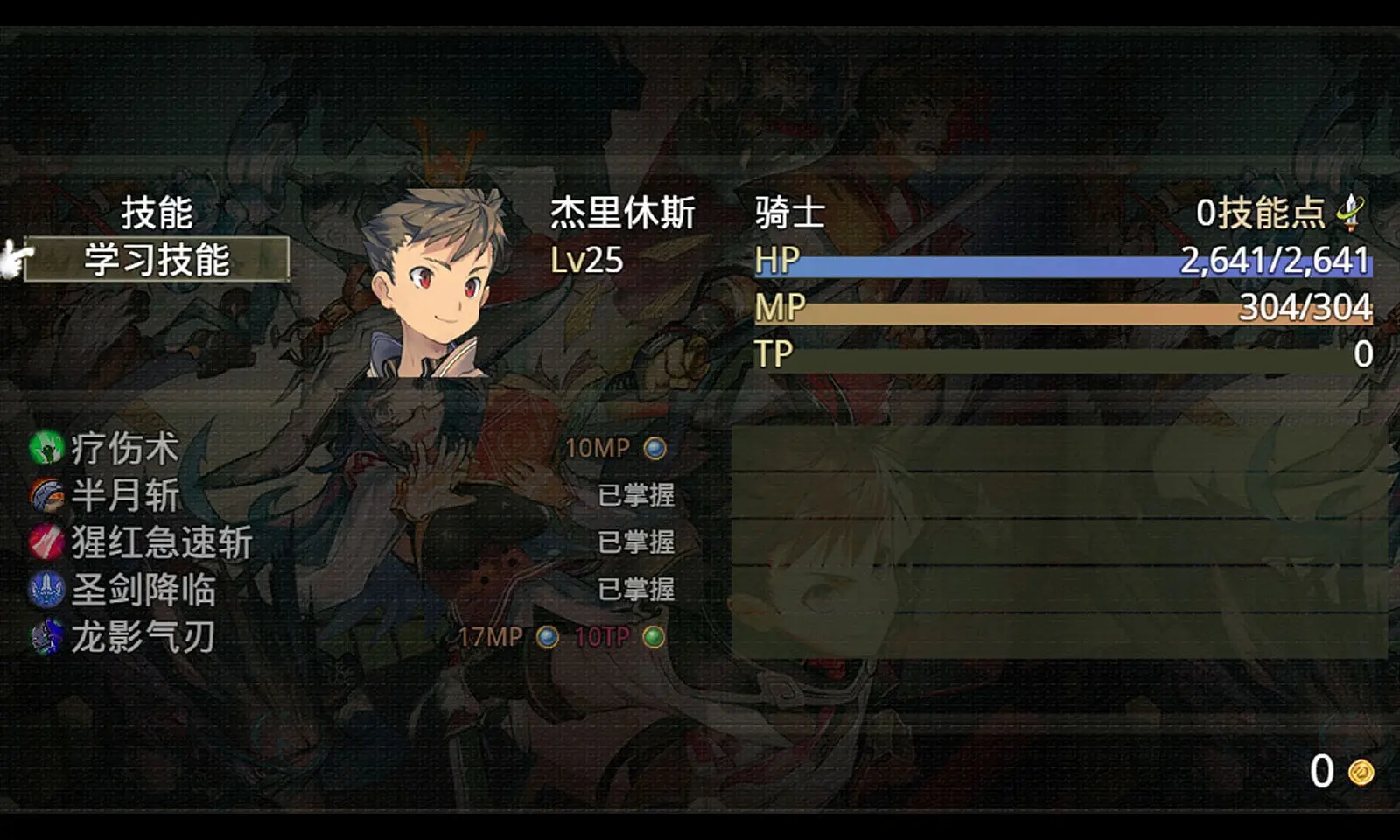Image resolution: width=1400 pixels, height=840 pixels.
Task: Select the 猩红急速斩 crimson slash icon
Action: [x=45, y=542]
